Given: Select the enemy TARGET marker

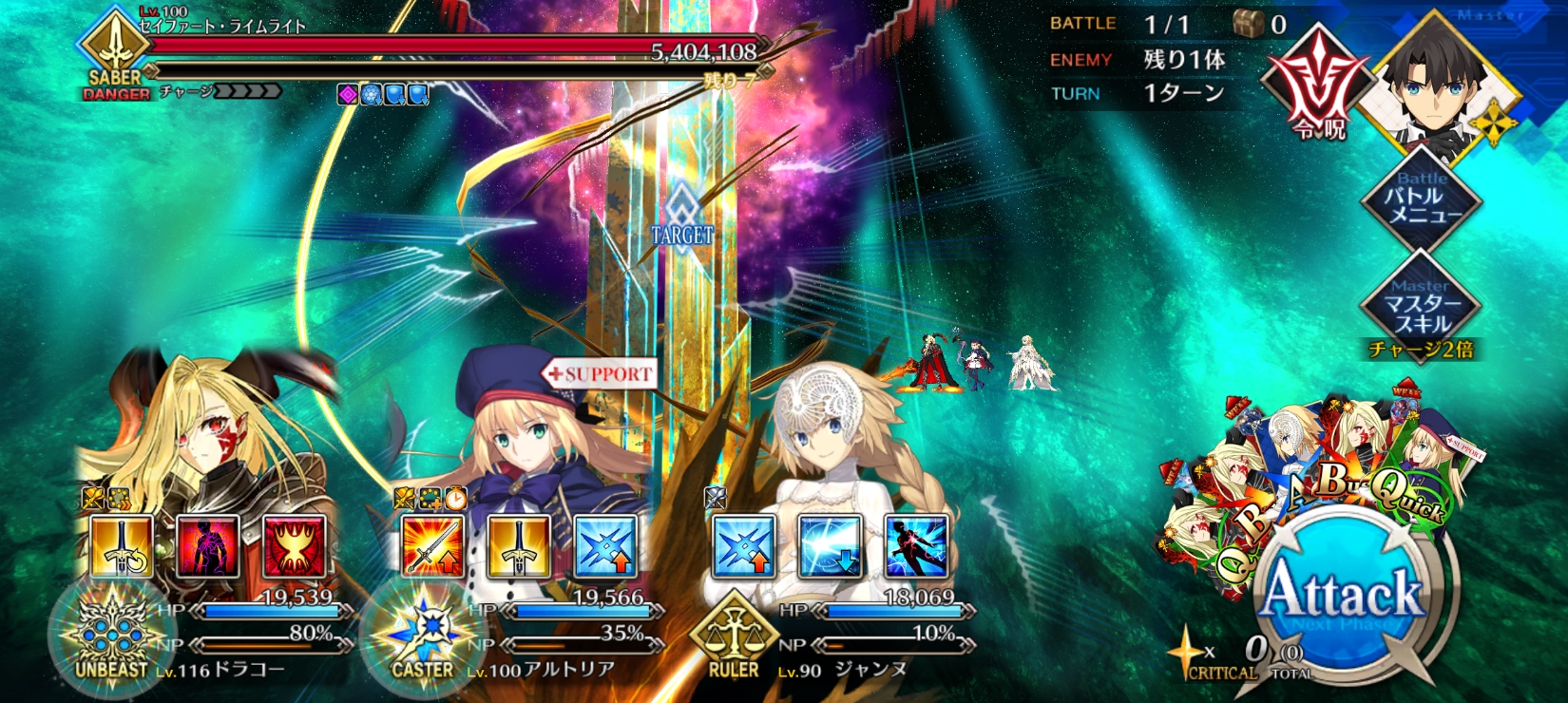Looking at the screenshot, I should click(681, 218).
